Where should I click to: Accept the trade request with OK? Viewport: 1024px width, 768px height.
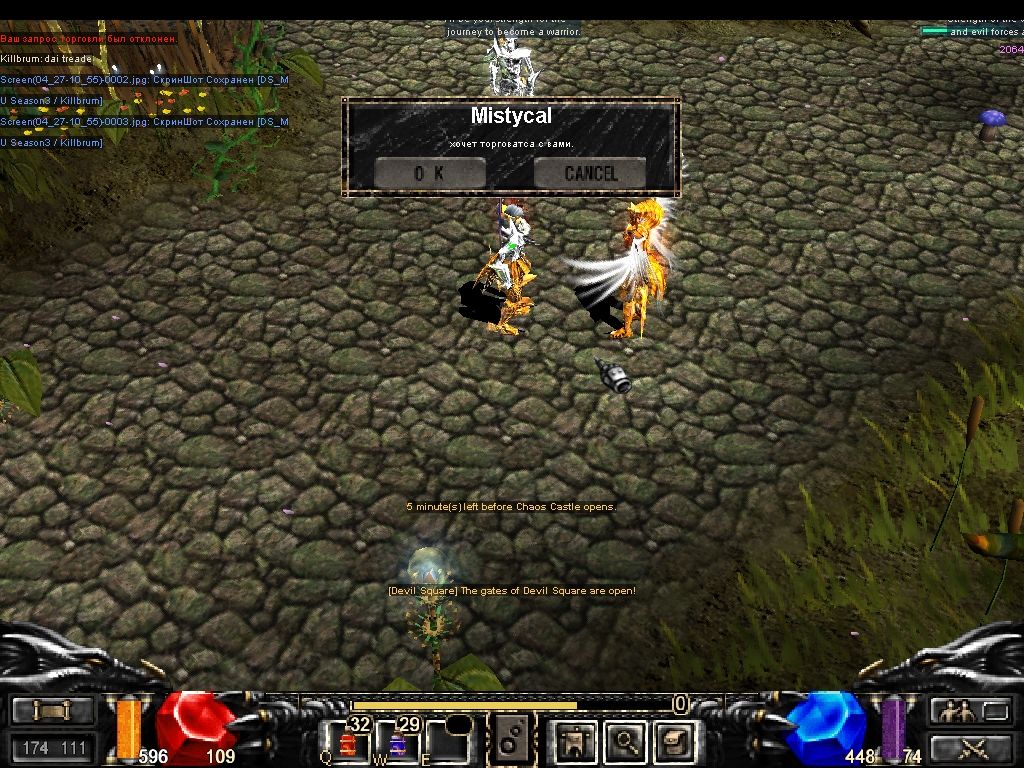(x=429, y=173)
